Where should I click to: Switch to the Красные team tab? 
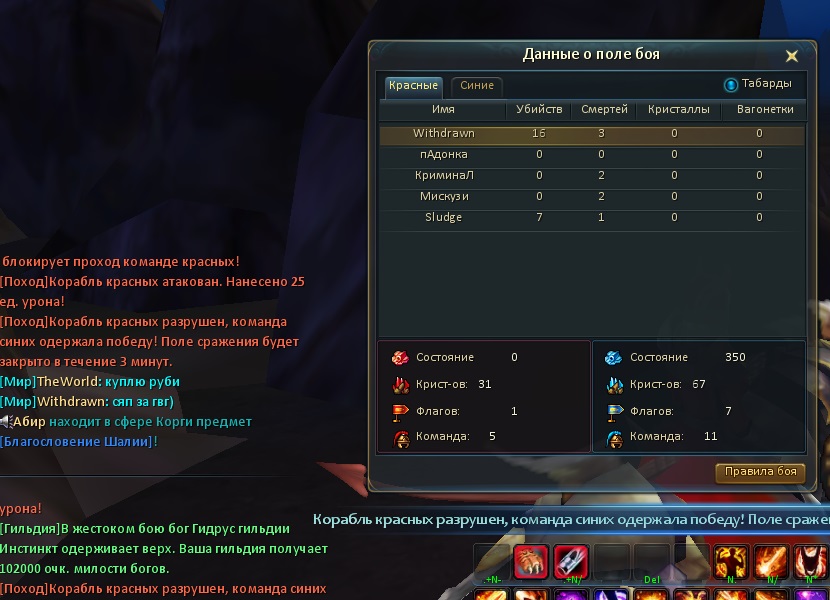click(413, 86)
